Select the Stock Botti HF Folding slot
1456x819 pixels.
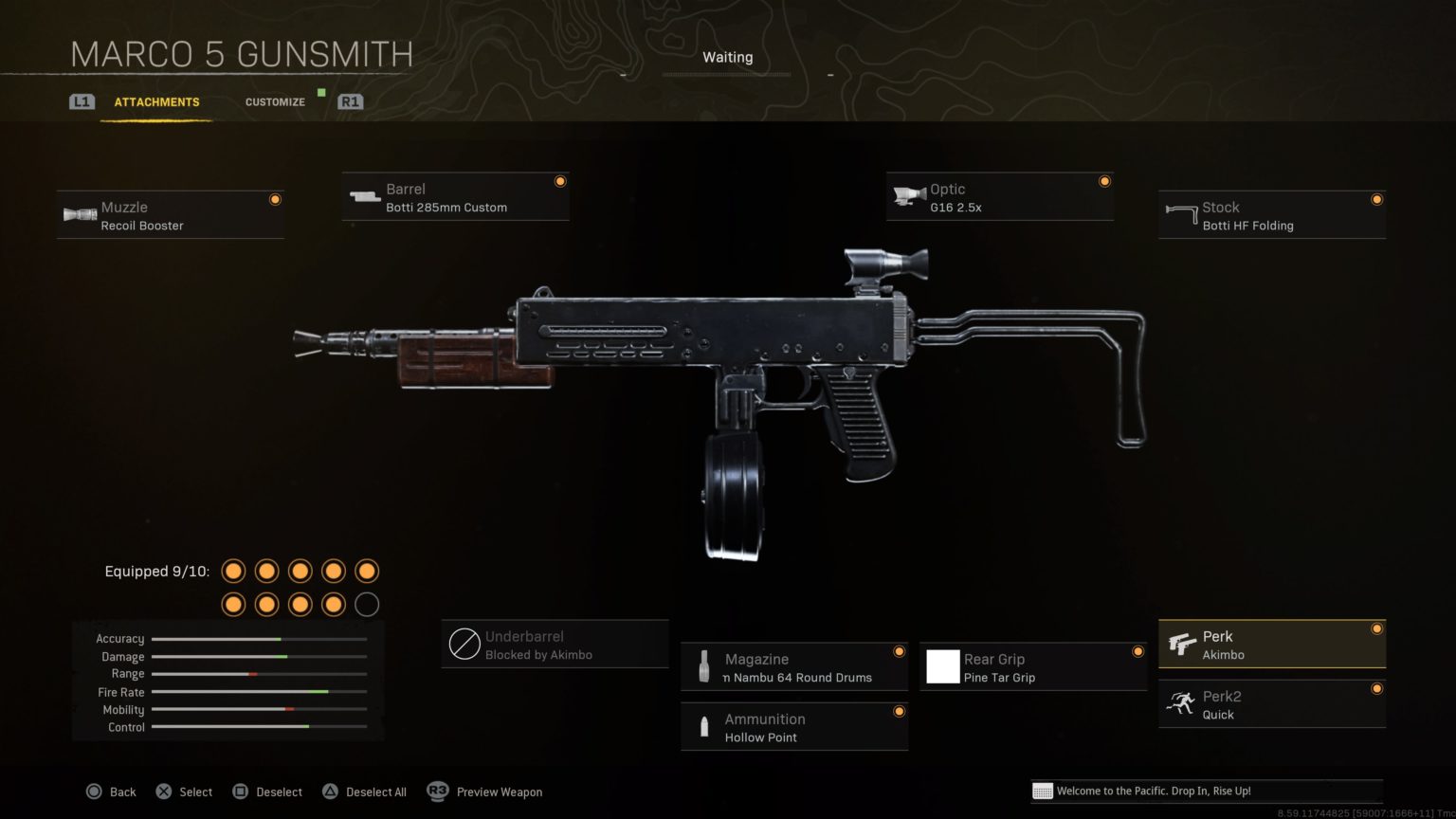(1272, 215)
